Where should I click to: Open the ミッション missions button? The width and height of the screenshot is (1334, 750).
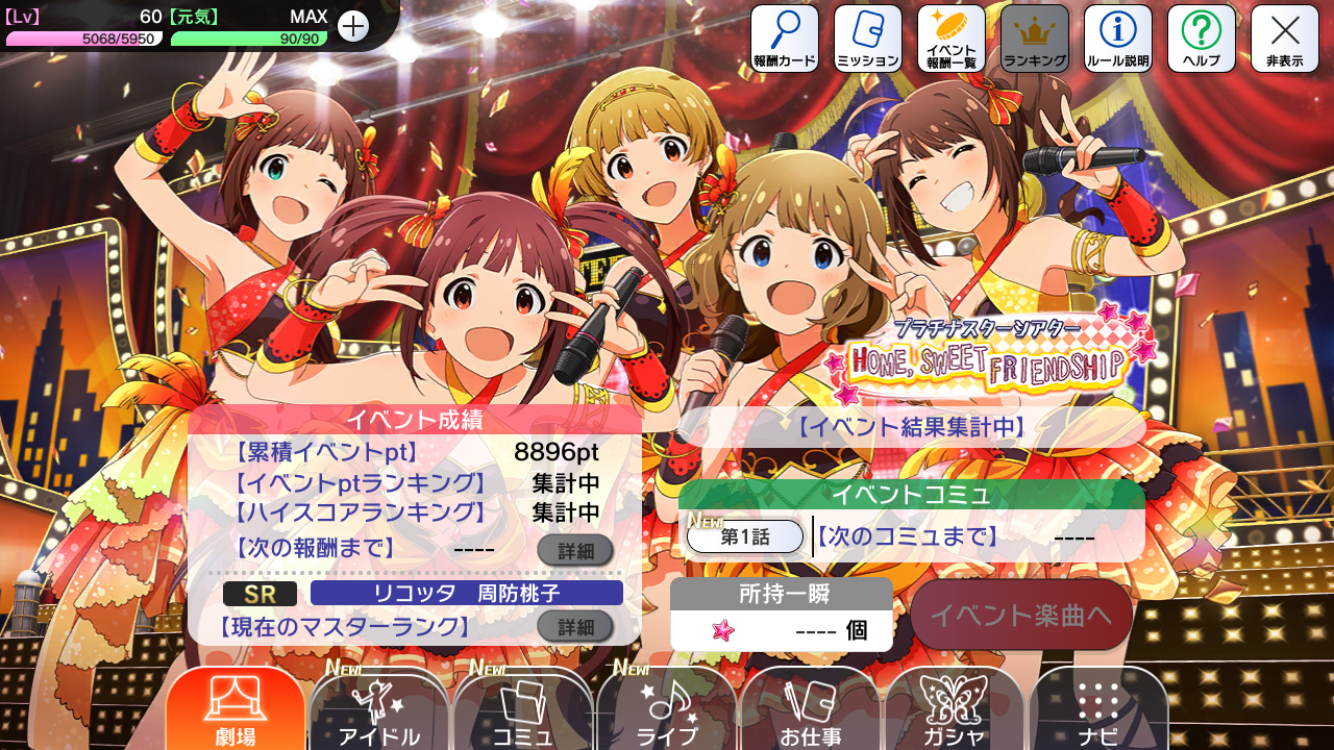(x=868, y=39)
